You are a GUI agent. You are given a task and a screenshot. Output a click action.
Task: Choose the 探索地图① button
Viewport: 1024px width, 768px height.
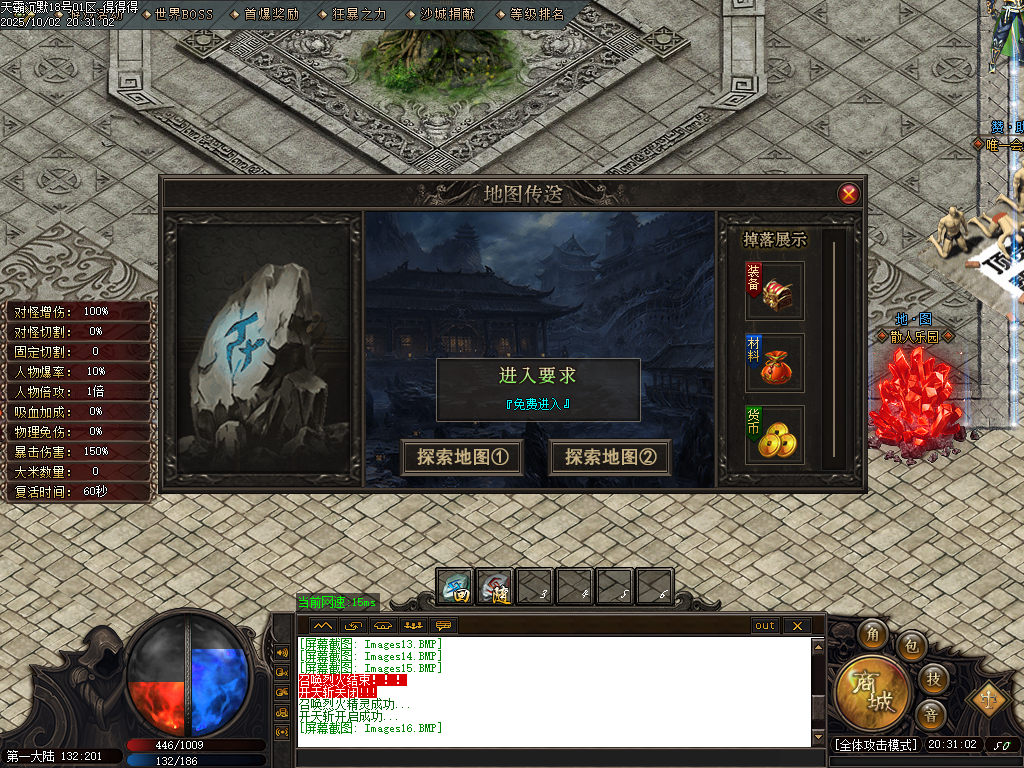click(x=463, y=457)
